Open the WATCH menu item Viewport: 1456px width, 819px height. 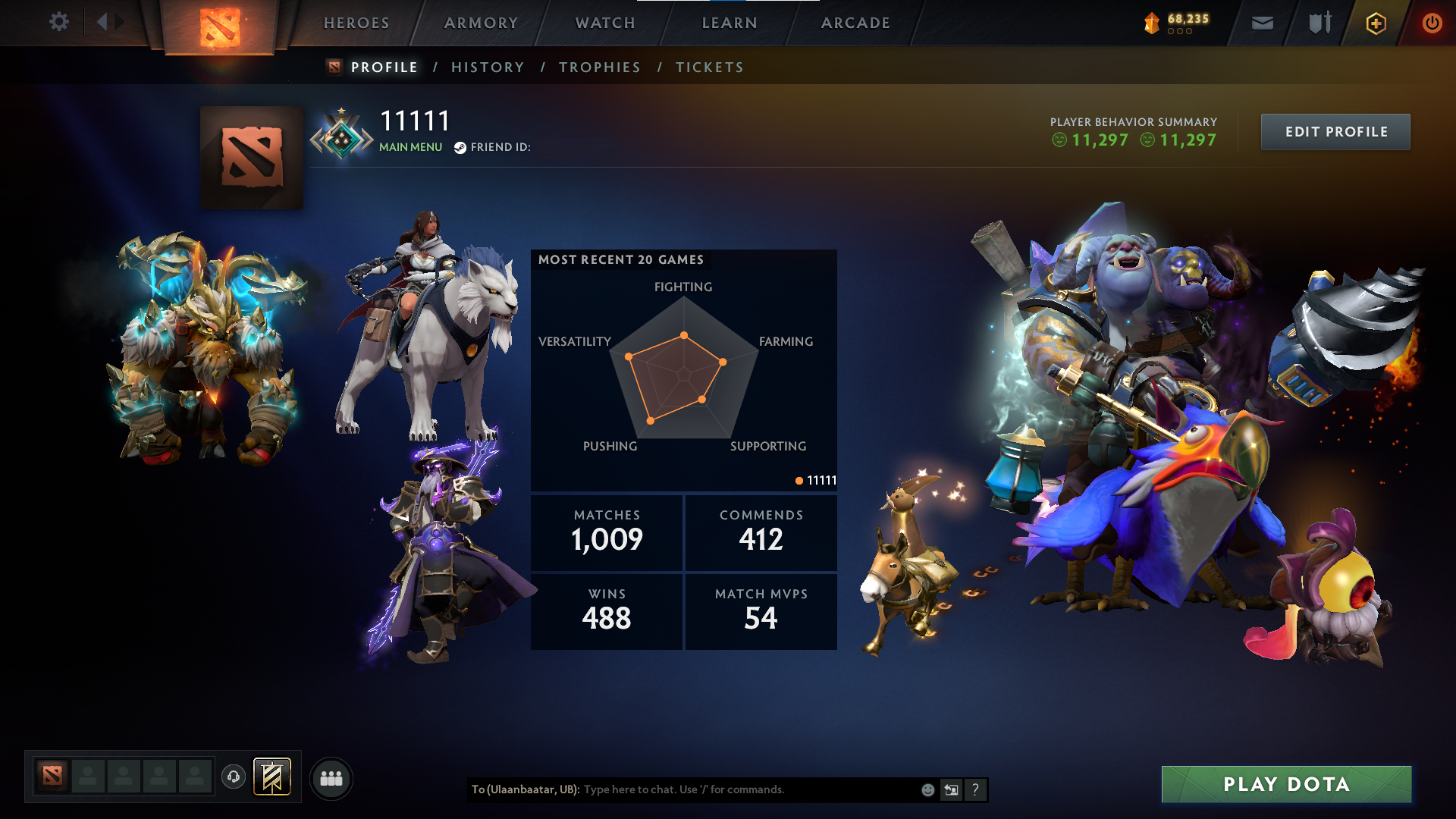pos(604,23)
